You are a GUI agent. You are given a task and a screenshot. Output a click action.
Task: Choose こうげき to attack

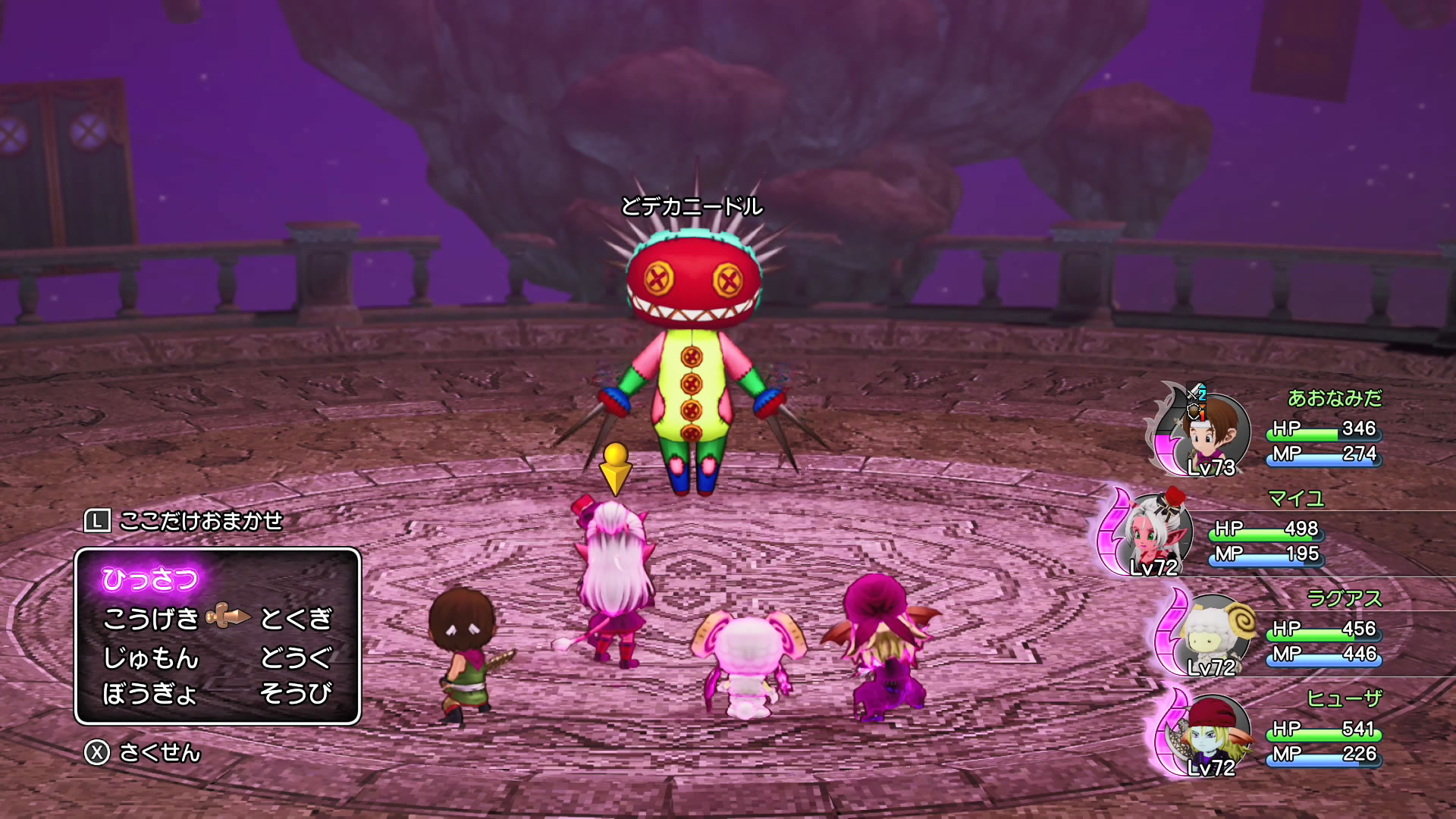(x=151, y=619)
